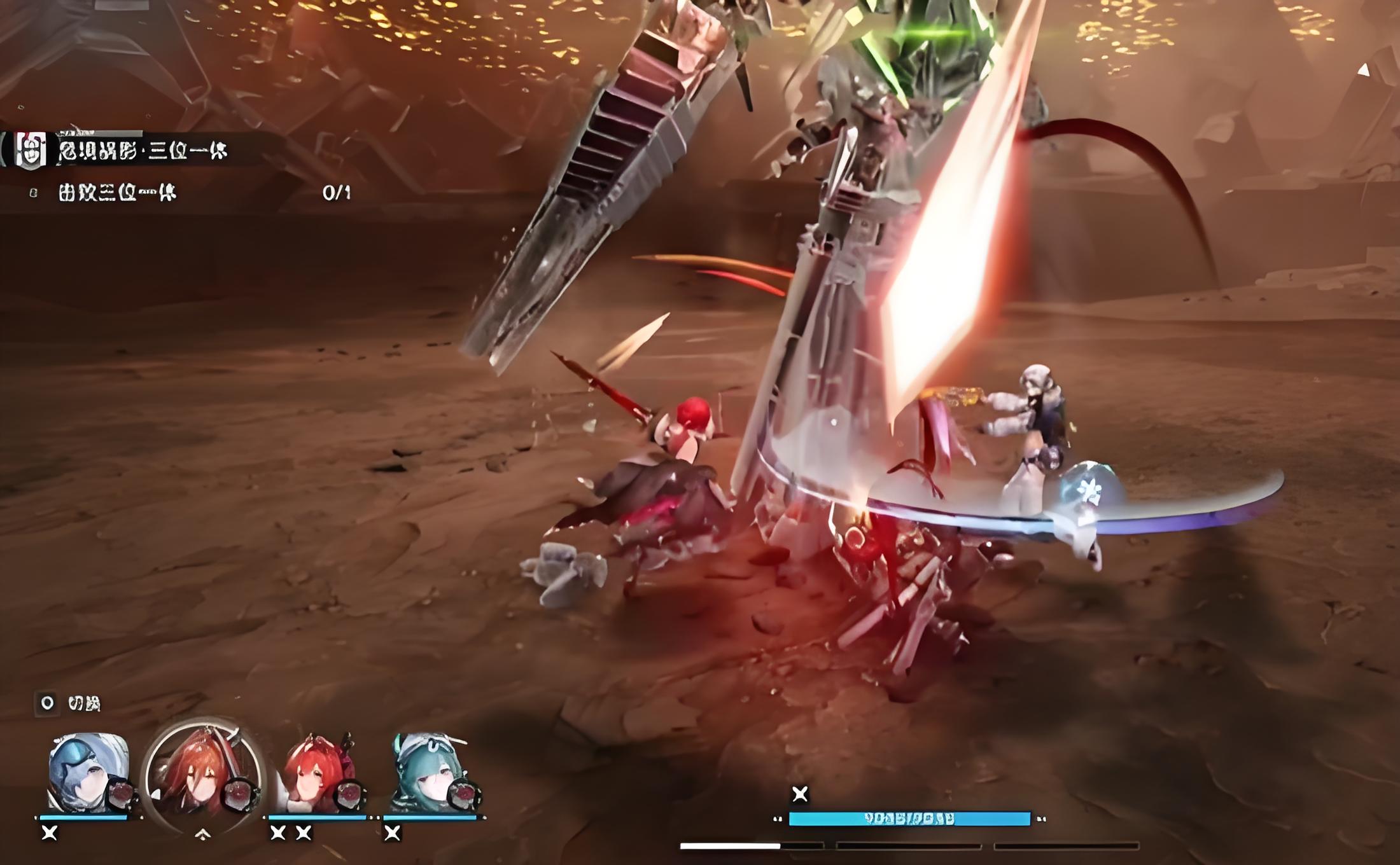
Task: Select the blue-haired operator portrait
Action: coord(88,774)
